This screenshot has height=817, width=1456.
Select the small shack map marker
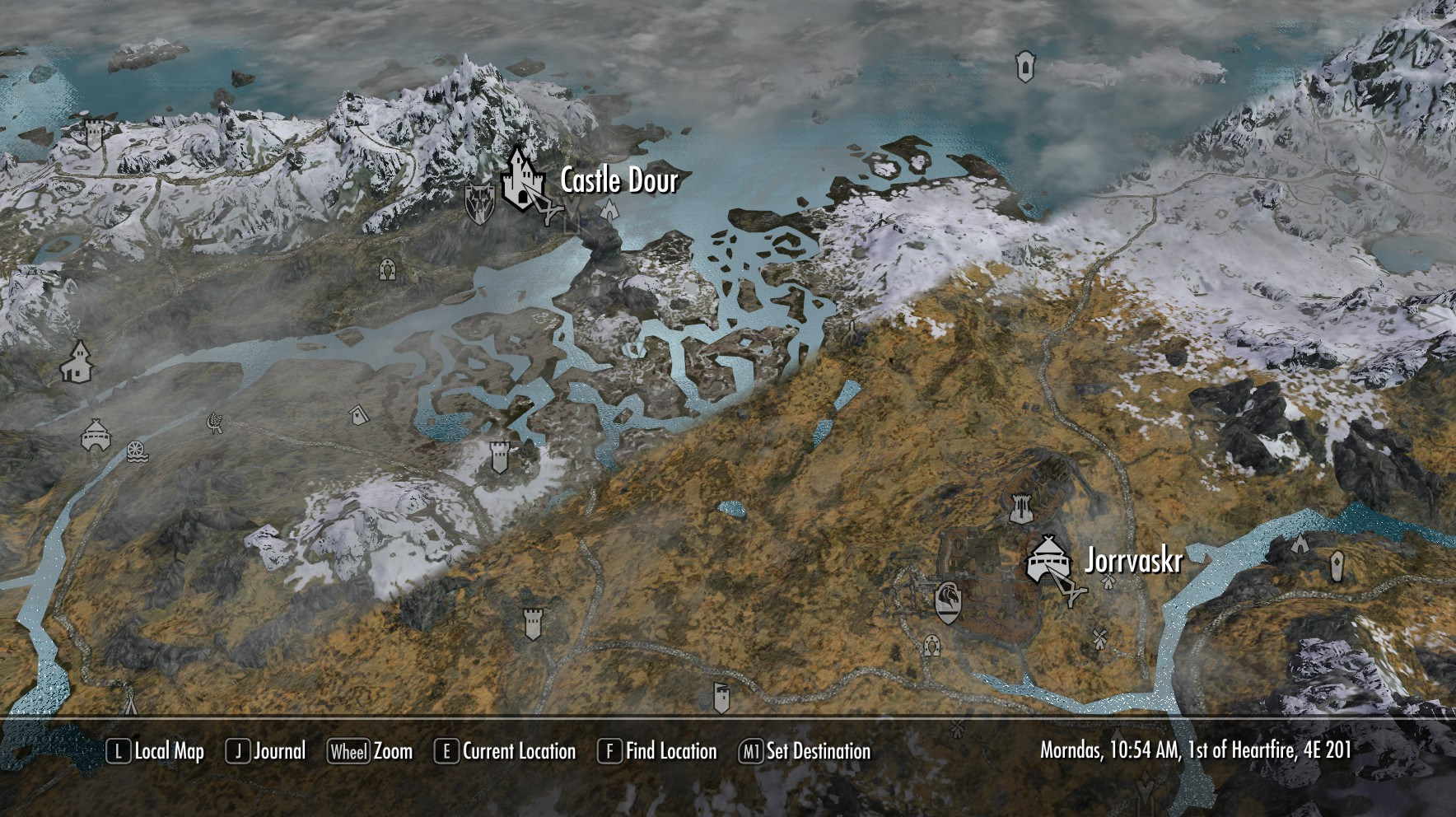357,414
